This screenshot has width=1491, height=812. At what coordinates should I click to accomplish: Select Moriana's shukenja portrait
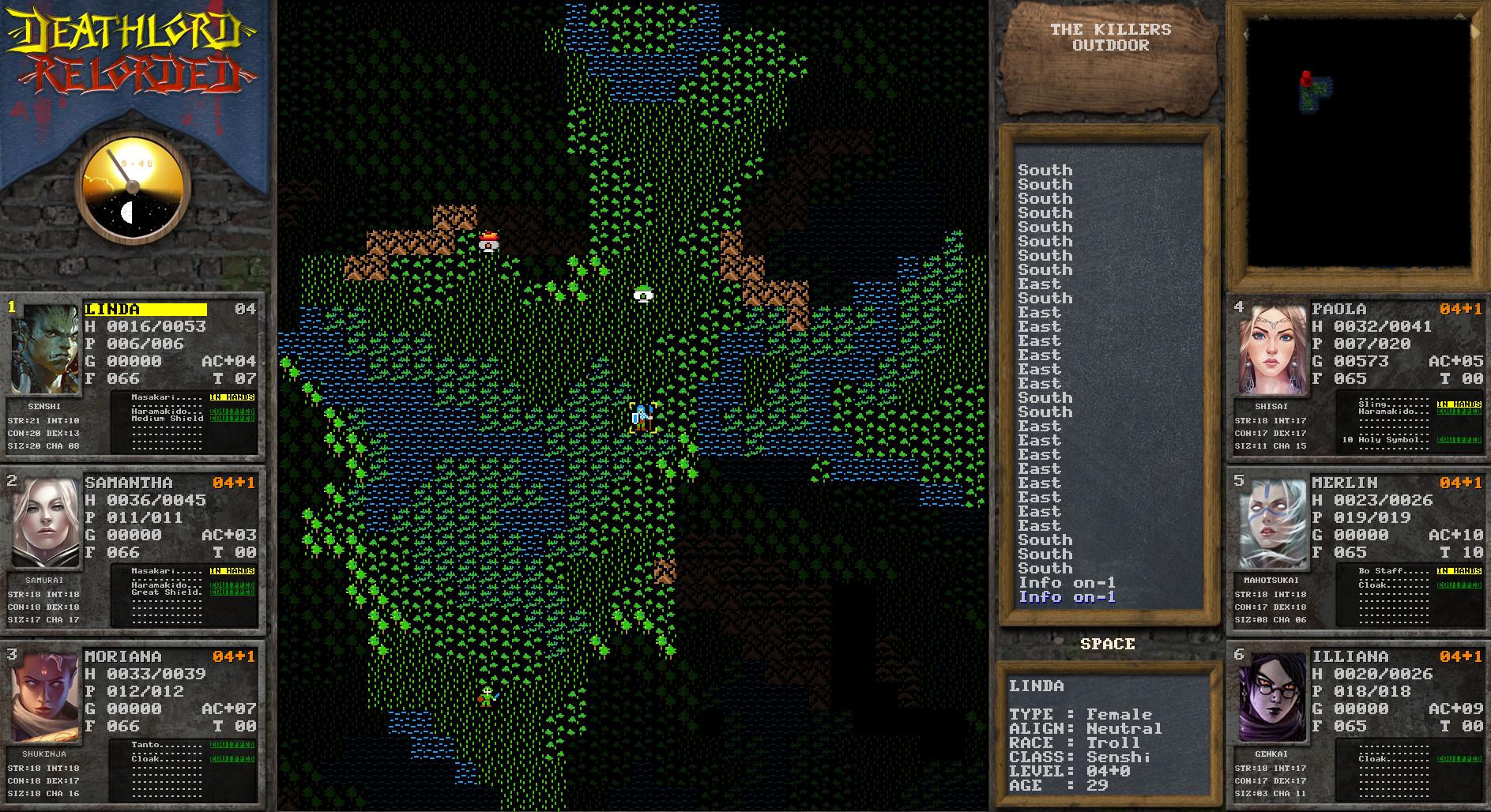(45, 696)
